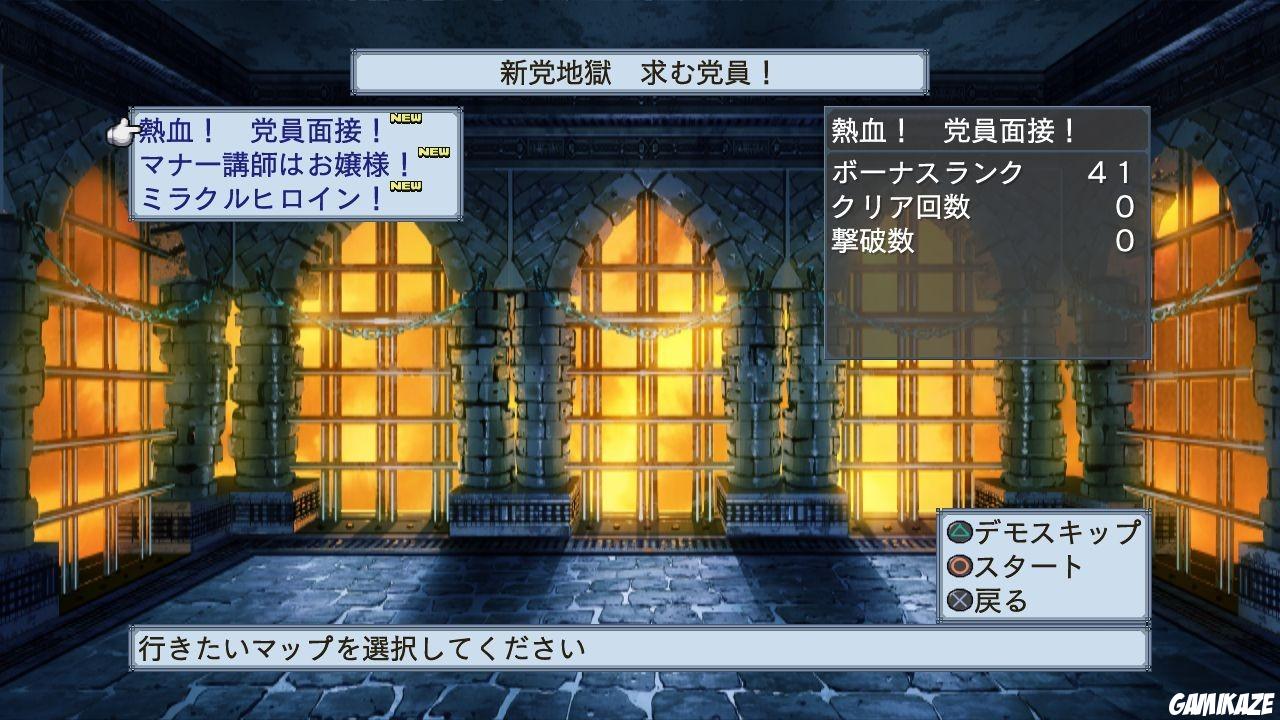Image resolution: width=1280 pixels, height=720 pixels.
Task: Click the 新党地獄 求む党員！ title banner
Action: tap(640, 71)
